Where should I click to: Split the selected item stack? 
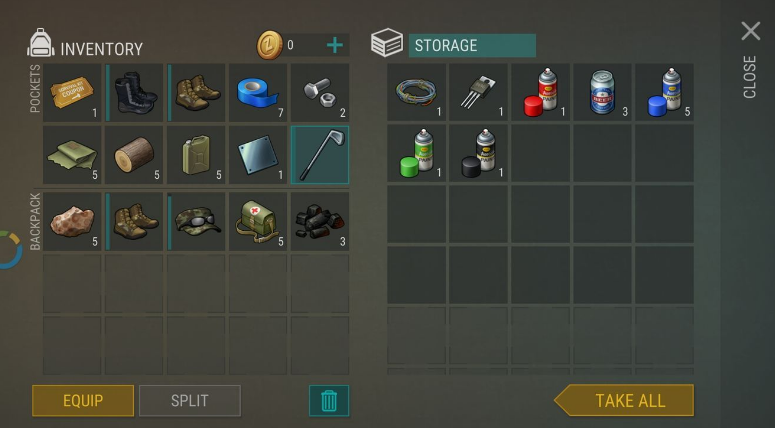189,400
